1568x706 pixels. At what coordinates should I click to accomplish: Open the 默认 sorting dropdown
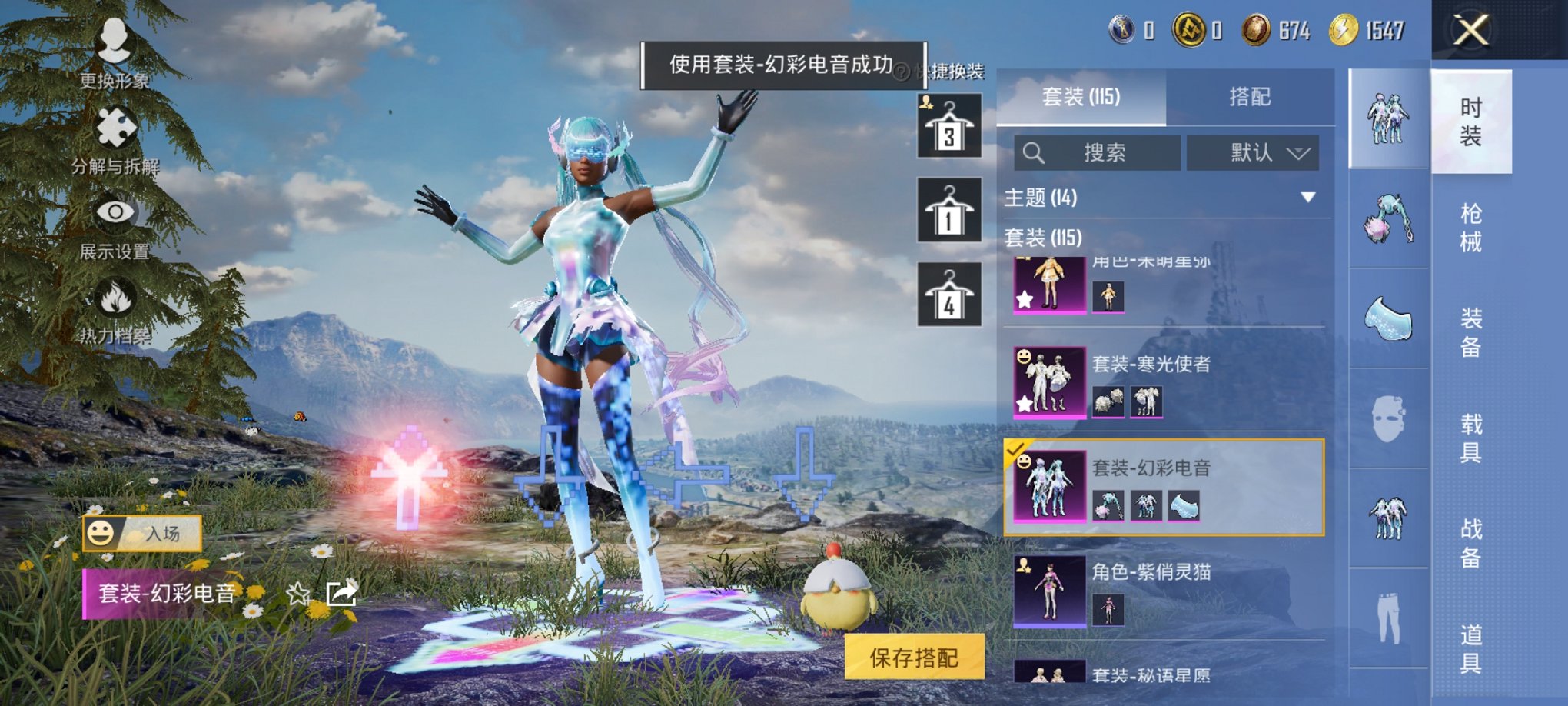tap(1251, 152)
